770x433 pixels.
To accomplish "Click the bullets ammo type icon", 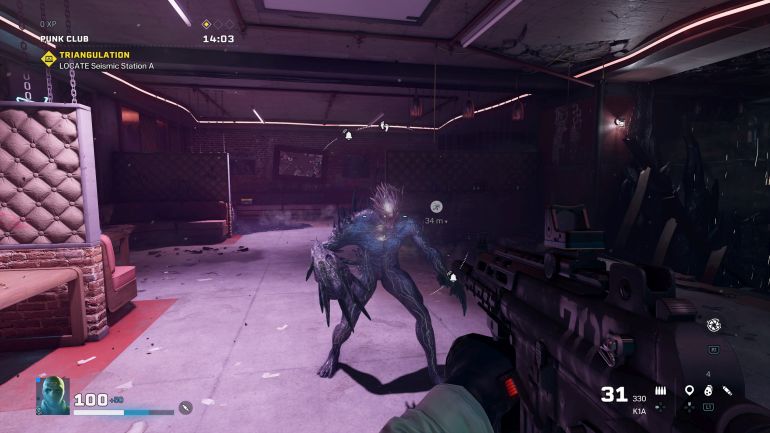I will click(661, 390).
